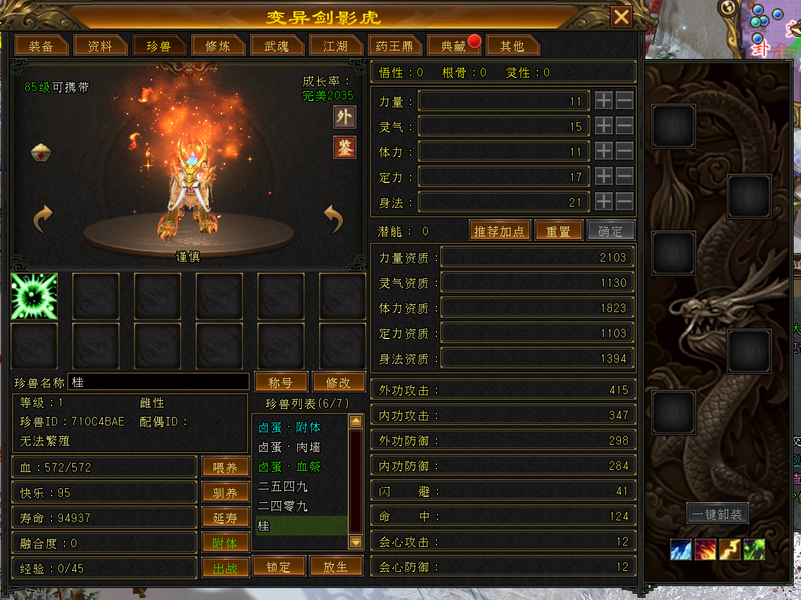Extend lifespan with the 延寿 button
Viewport: 801px width, 600px height.
pos(225,518)
